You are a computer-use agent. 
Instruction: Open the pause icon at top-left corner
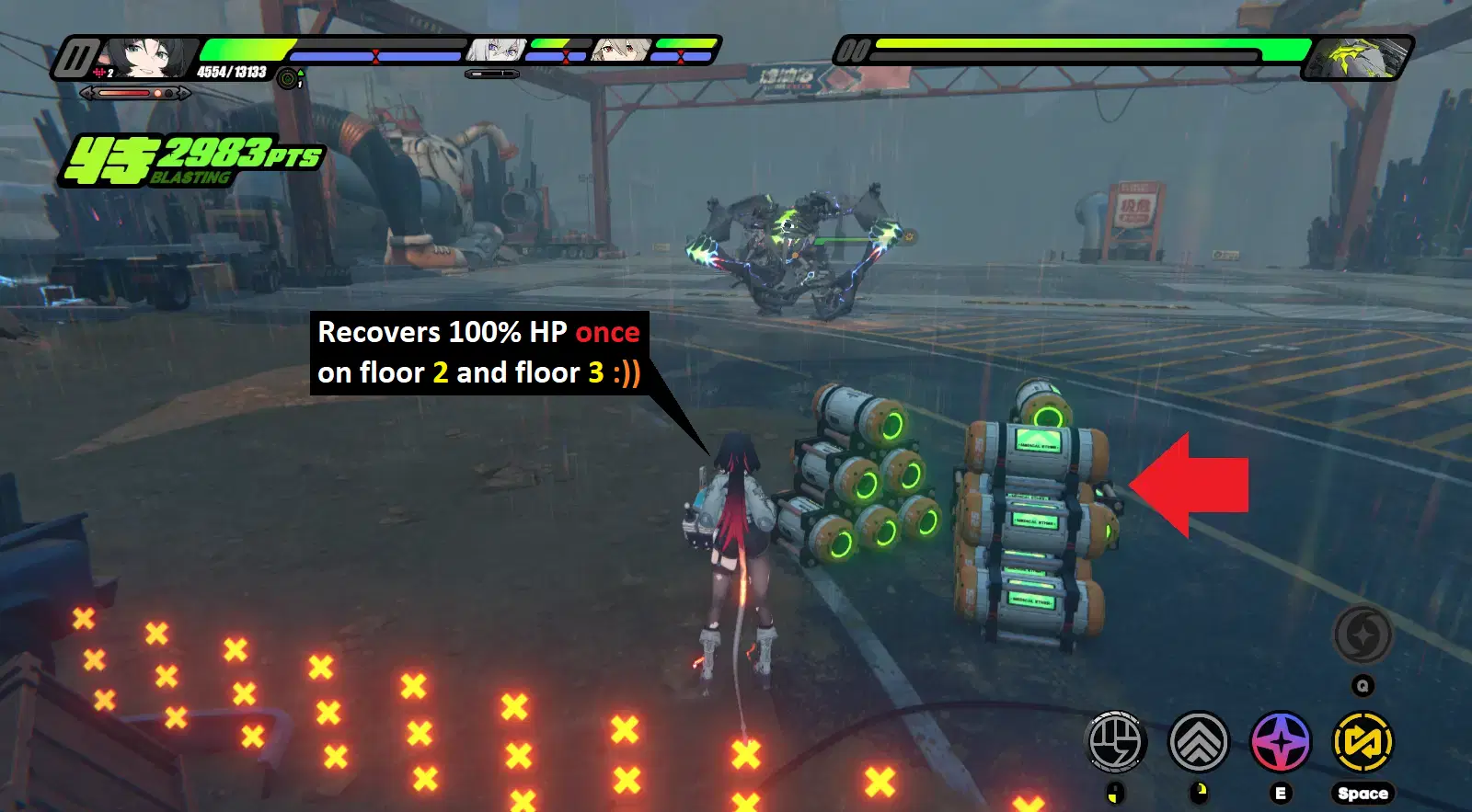coord(80,55)
